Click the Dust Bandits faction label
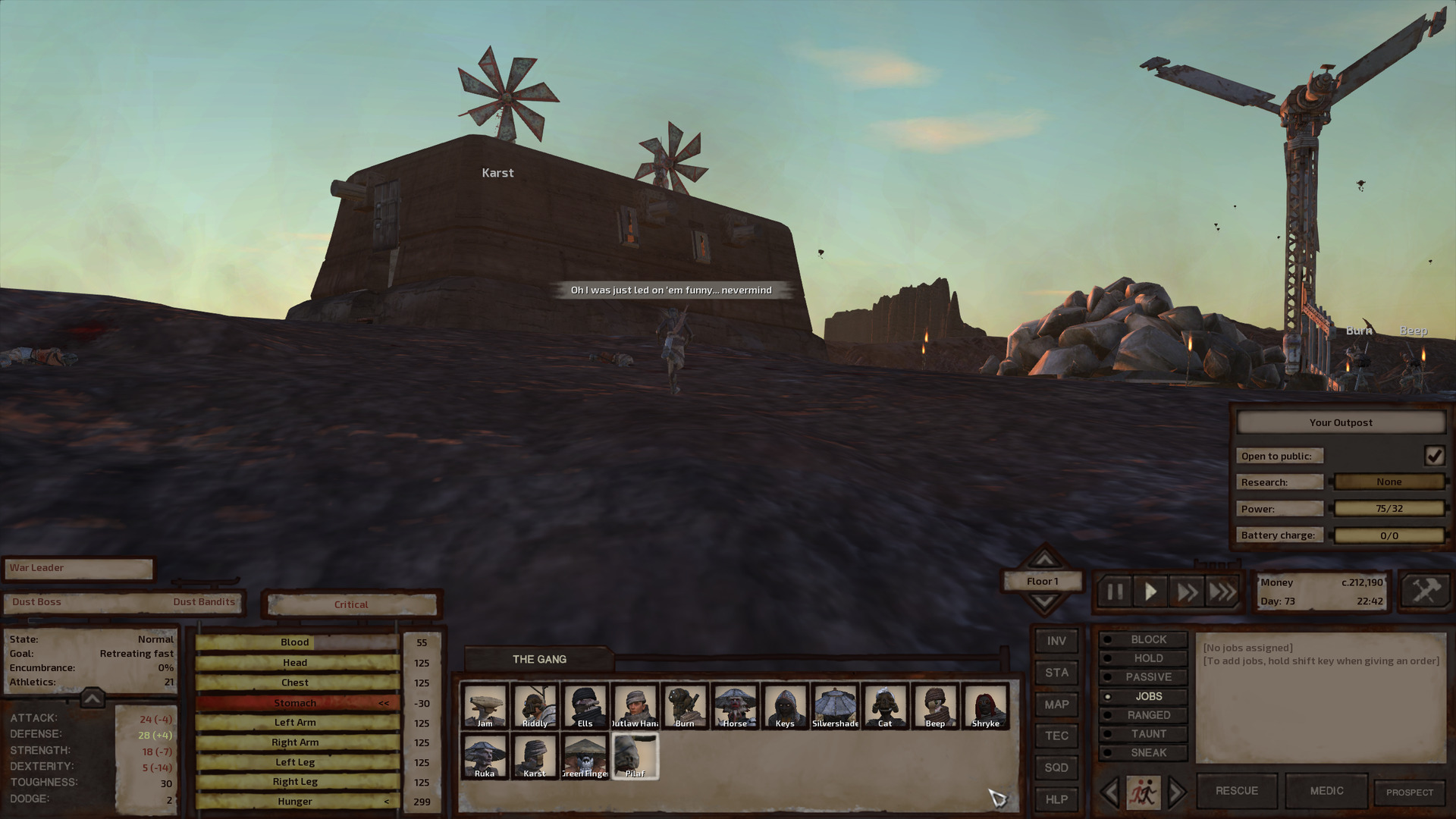Image resolution: width=1456 pixels, height=819 pixels. pyautogui.click(x=205, y=601)
